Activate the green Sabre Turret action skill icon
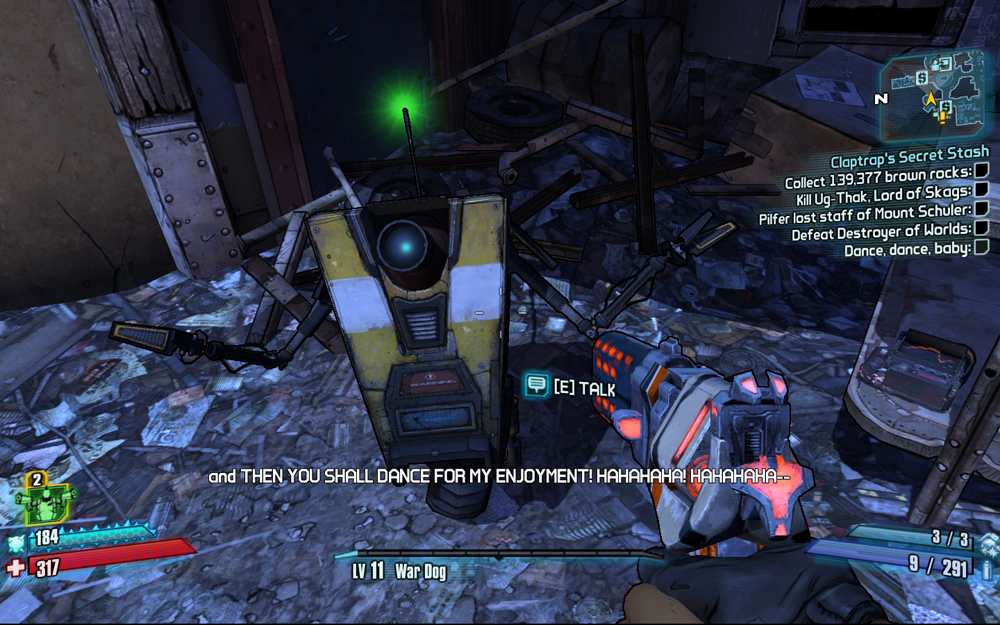This screenshot has width=1000, height=625. (x=45, y=499)
